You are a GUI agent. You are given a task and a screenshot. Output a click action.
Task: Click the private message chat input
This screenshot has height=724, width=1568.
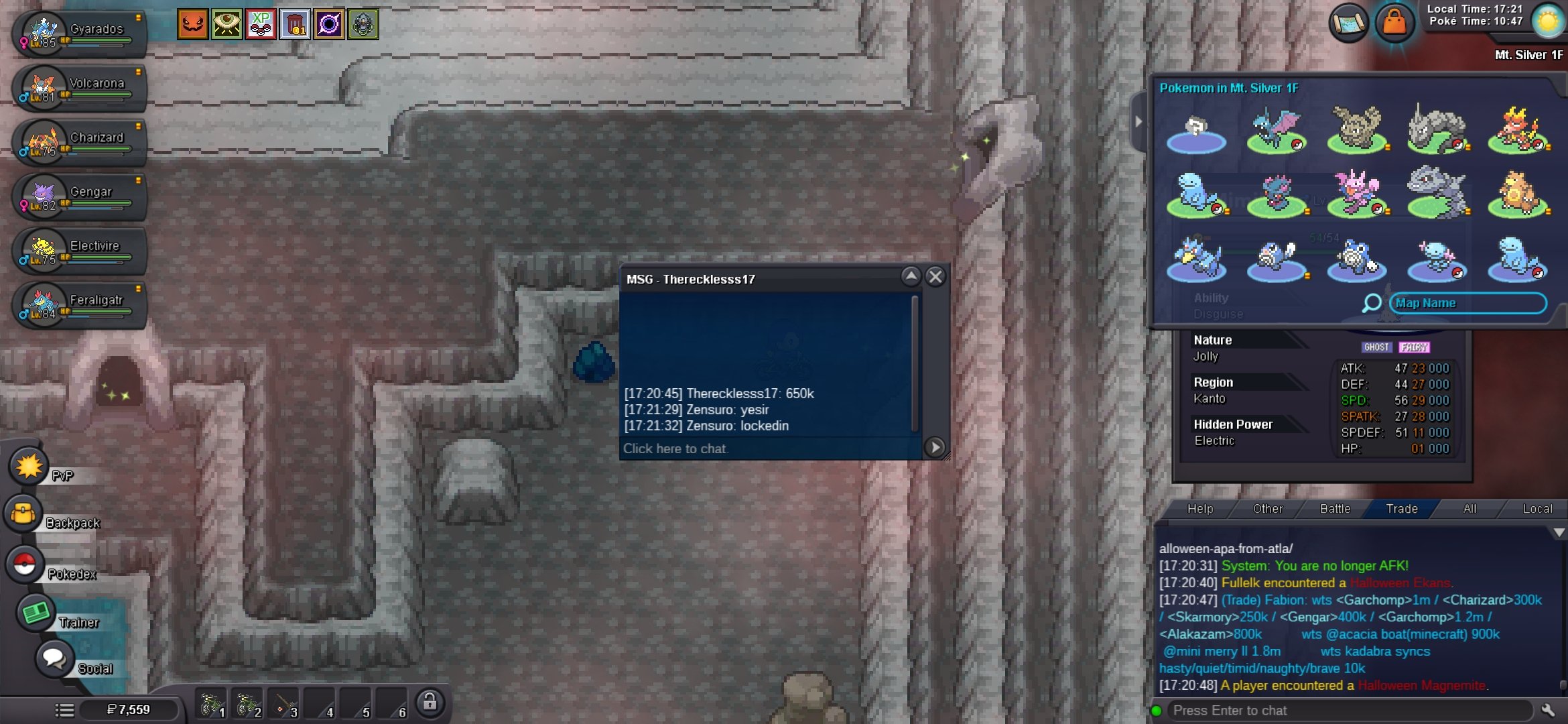[771, 448]
